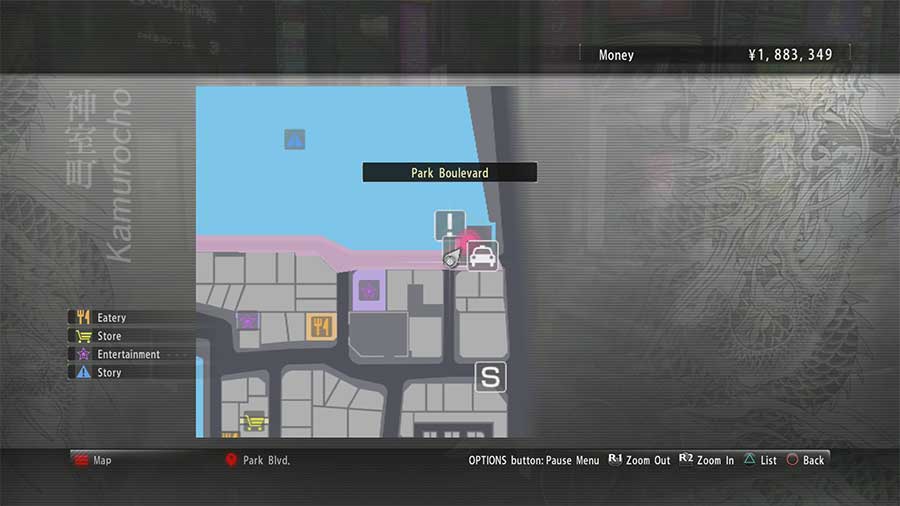This screenshot has width=900, height=506.
Task: Click the Park Boulevard location label
Action: [449, 173]
